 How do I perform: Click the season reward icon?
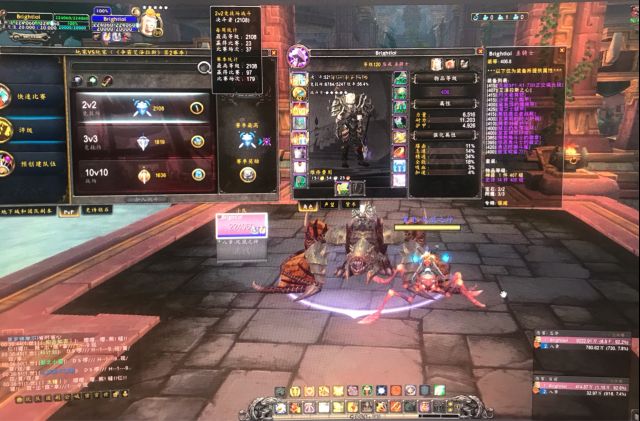(246, 175)
